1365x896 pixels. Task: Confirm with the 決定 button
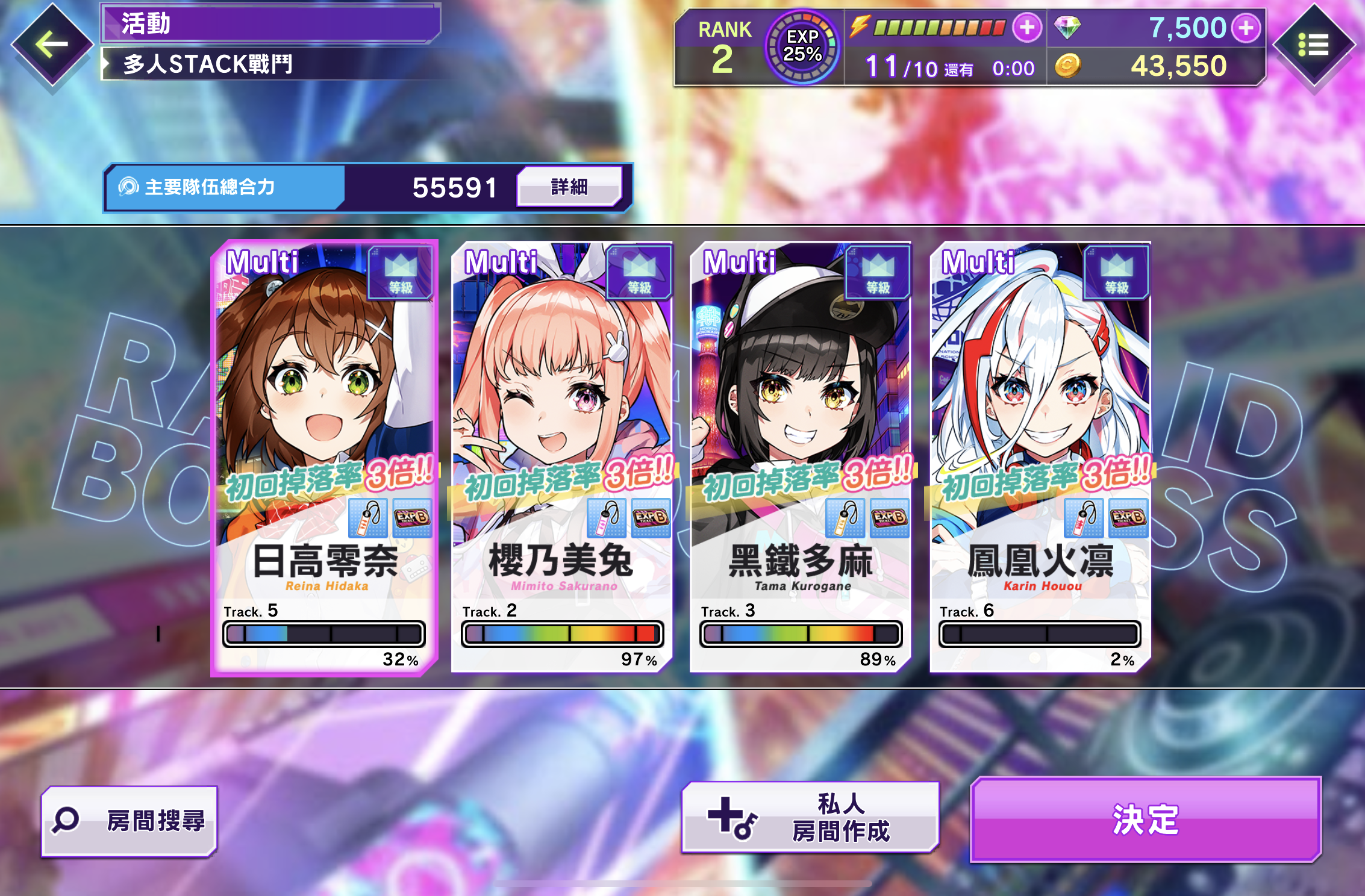point(1145,820)
